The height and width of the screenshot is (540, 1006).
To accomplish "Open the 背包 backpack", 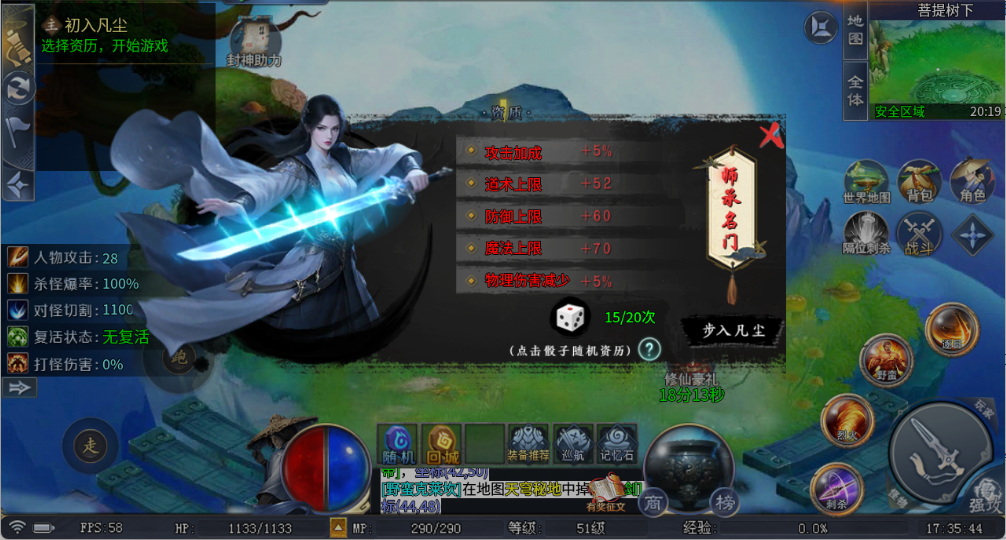I will (x=919, y=183).
